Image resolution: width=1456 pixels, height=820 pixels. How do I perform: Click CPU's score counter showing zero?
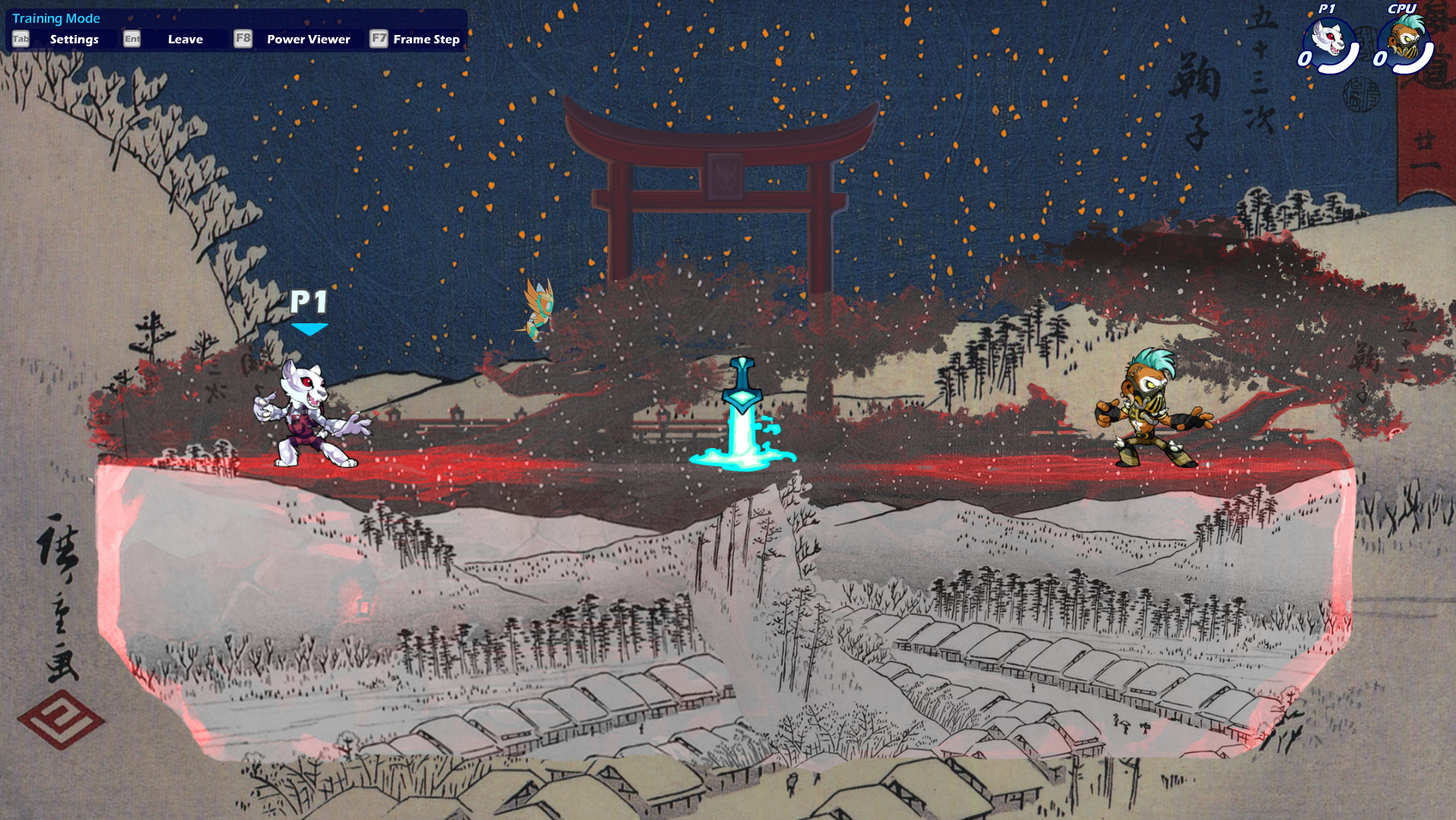point(1380,58)
